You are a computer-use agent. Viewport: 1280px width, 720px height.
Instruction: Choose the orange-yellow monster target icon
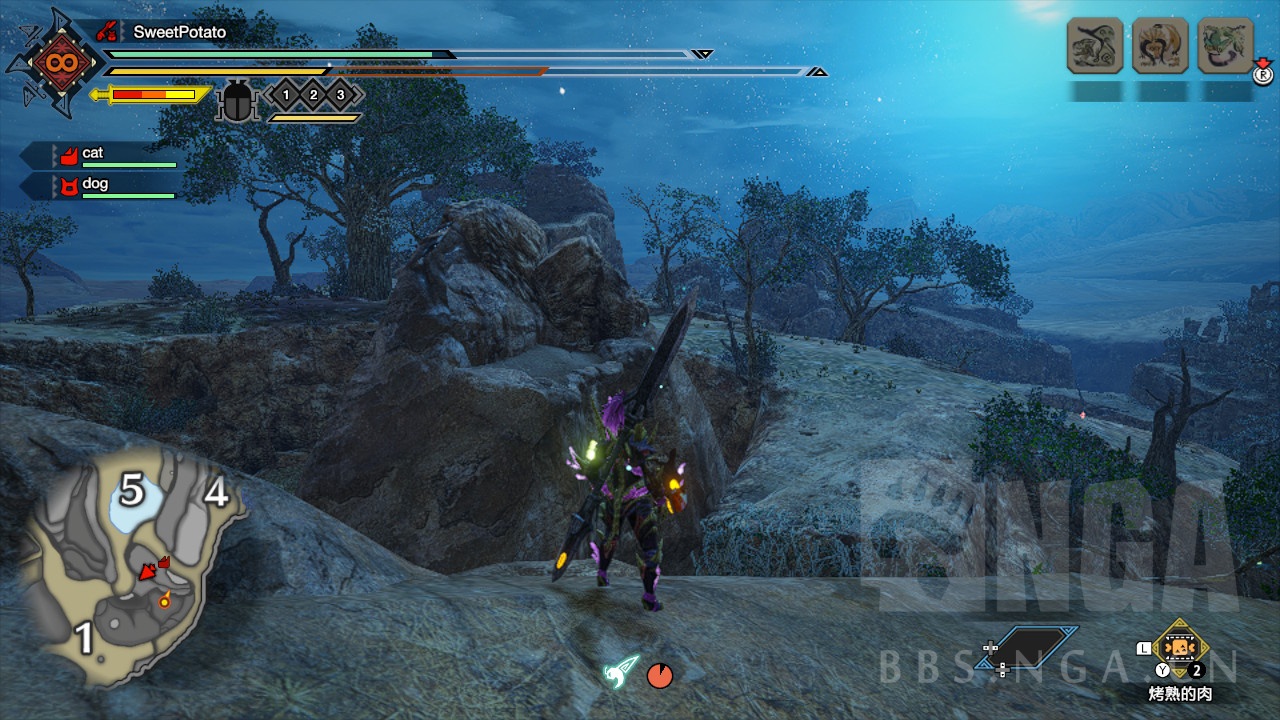(1160, 46)
